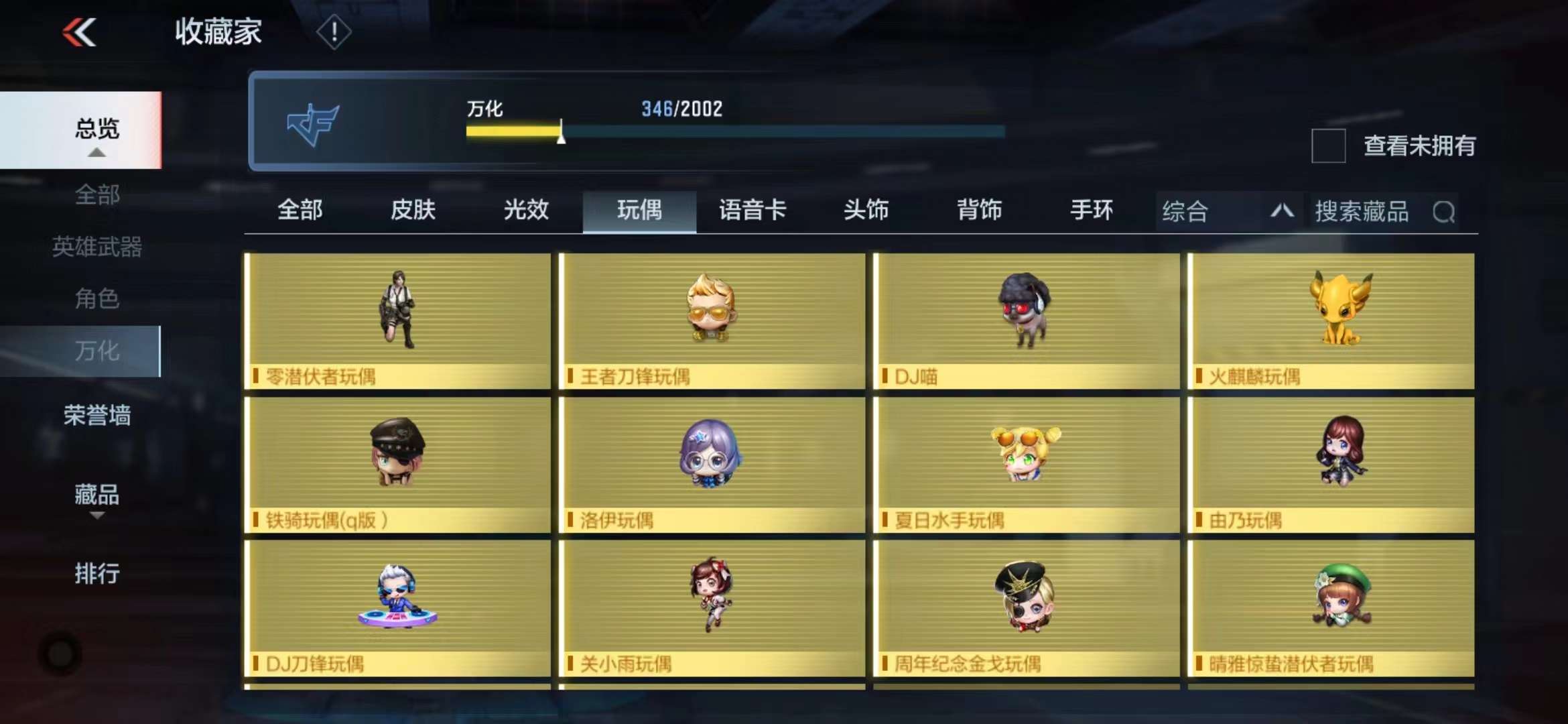Screen dimensions: 1568x724
Task: Tick the 查看未拥有 checkbox
Action: point(1328,146)
